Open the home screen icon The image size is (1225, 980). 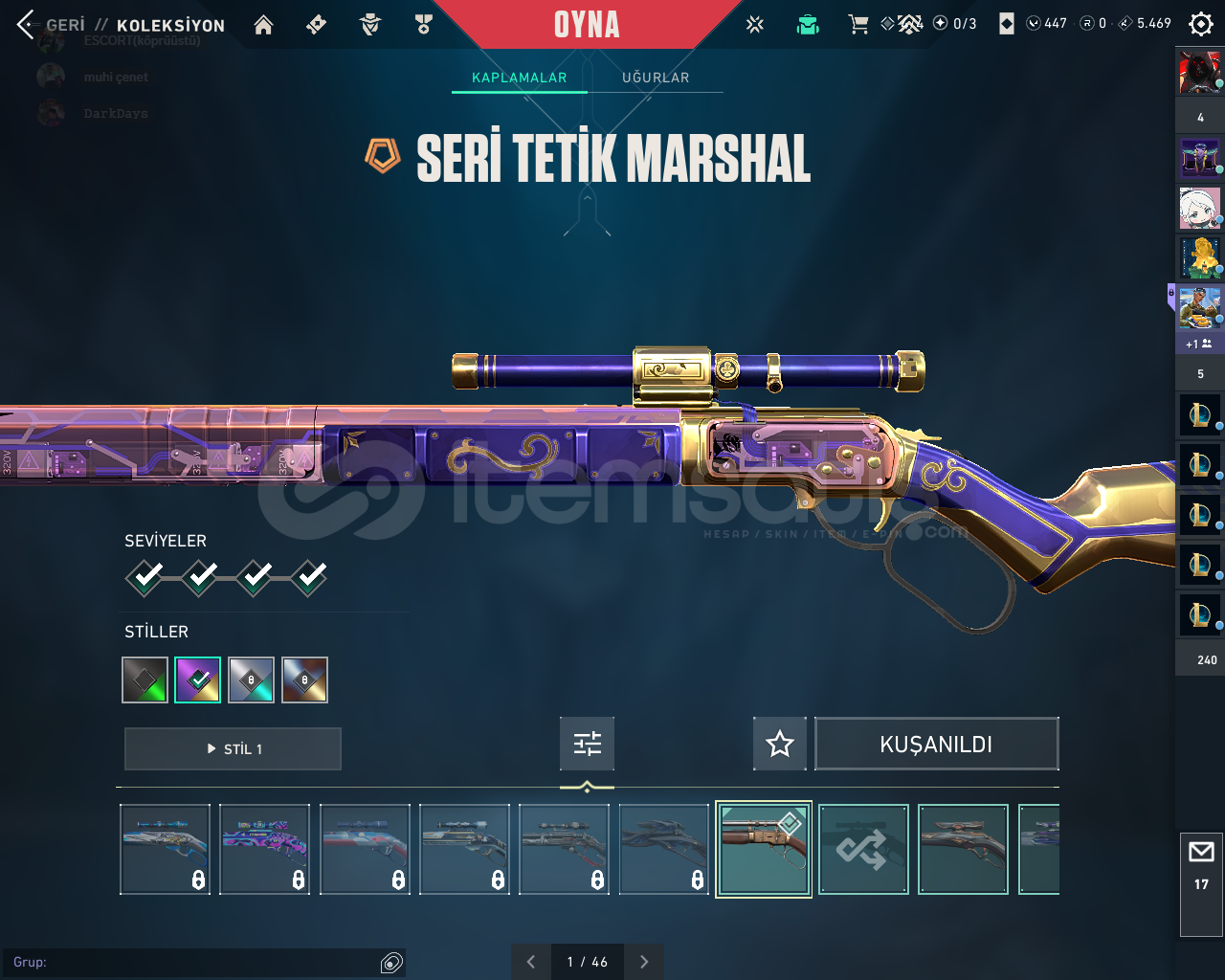click(x=263, y=25)
